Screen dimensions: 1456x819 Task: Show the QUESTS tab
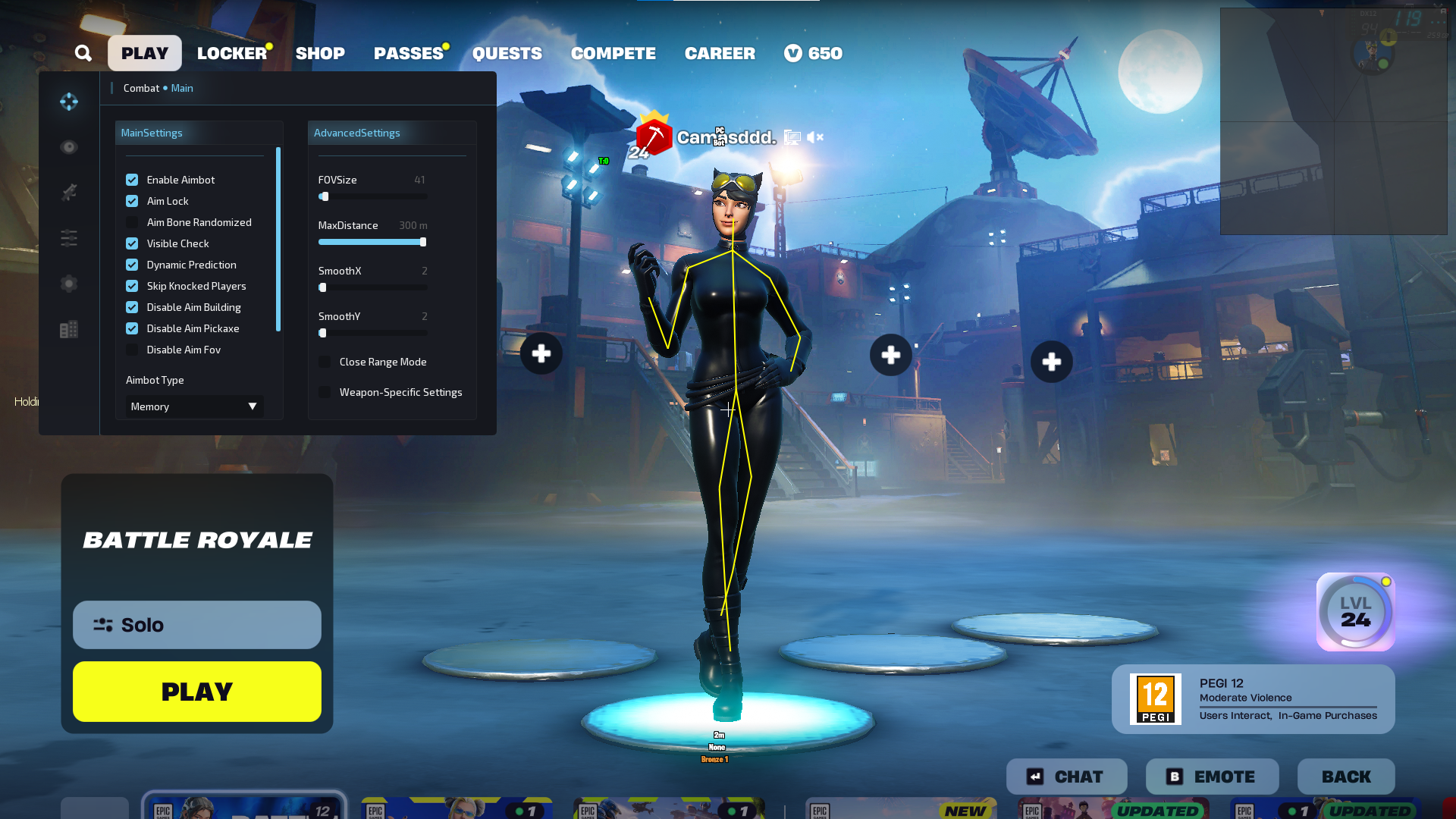[507, 53]
